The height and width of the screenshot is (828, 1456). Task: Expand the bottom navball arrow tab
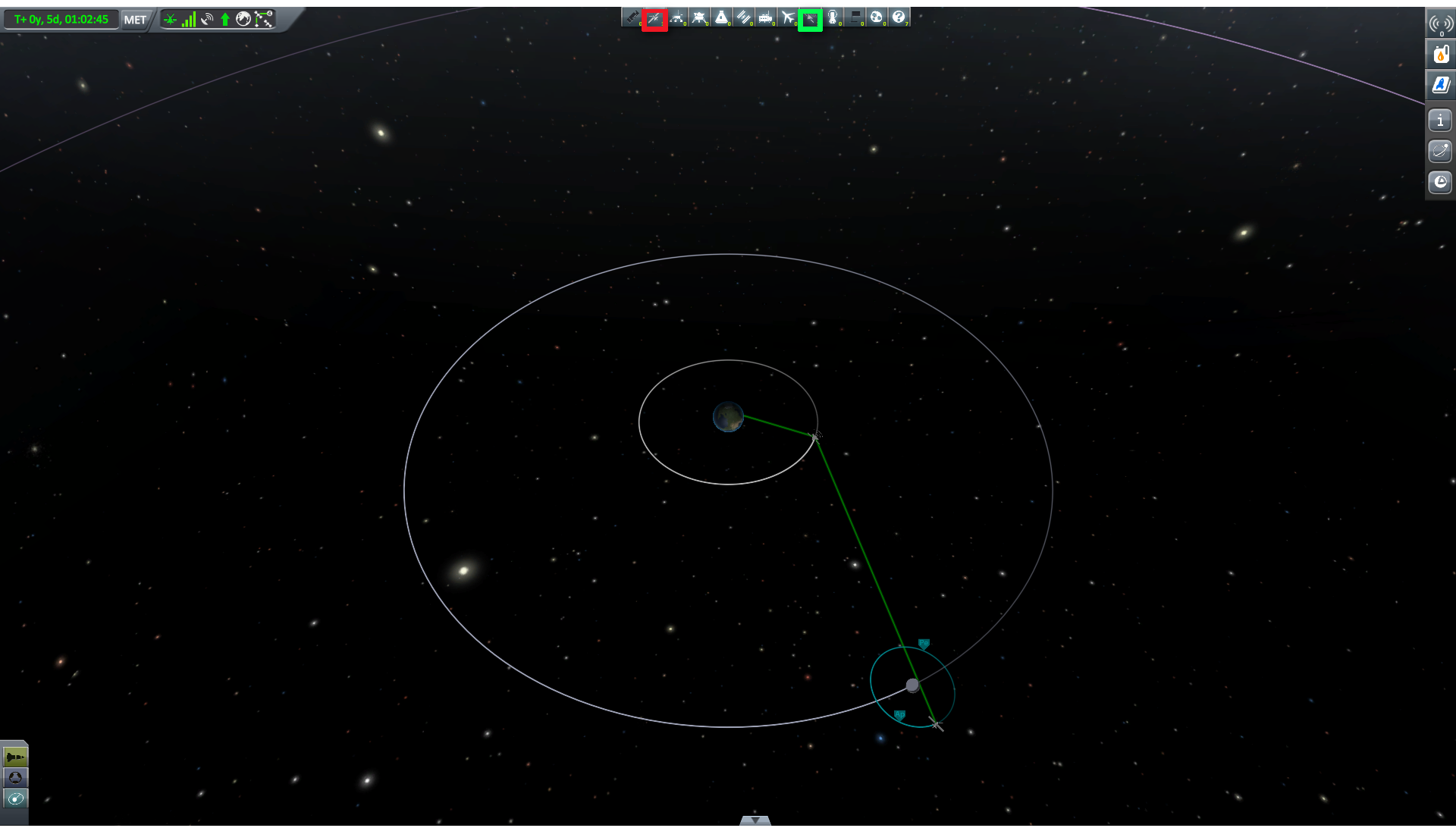pos(755,820)
